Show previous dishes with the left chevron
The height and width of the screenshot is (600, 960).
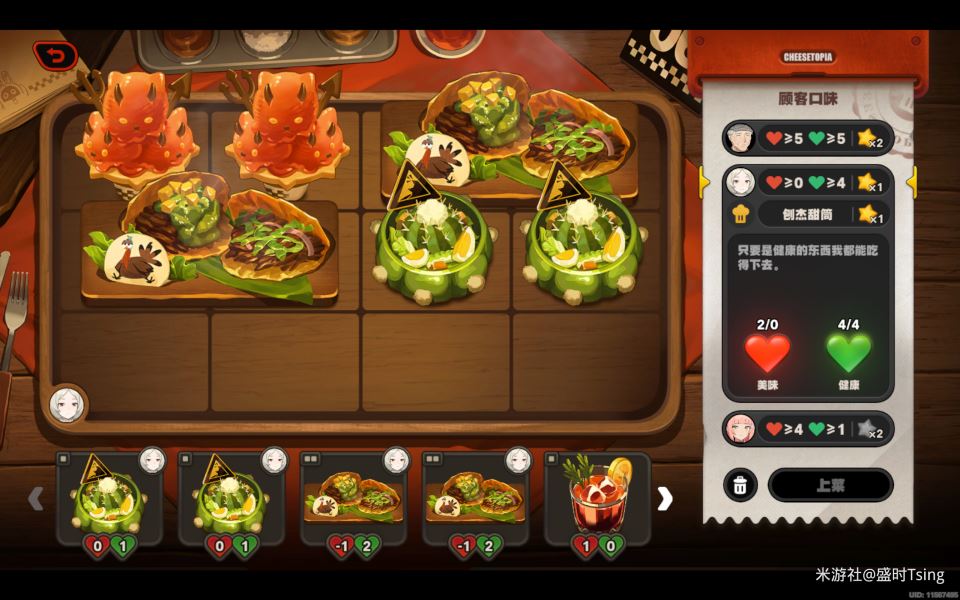[36, 498]
